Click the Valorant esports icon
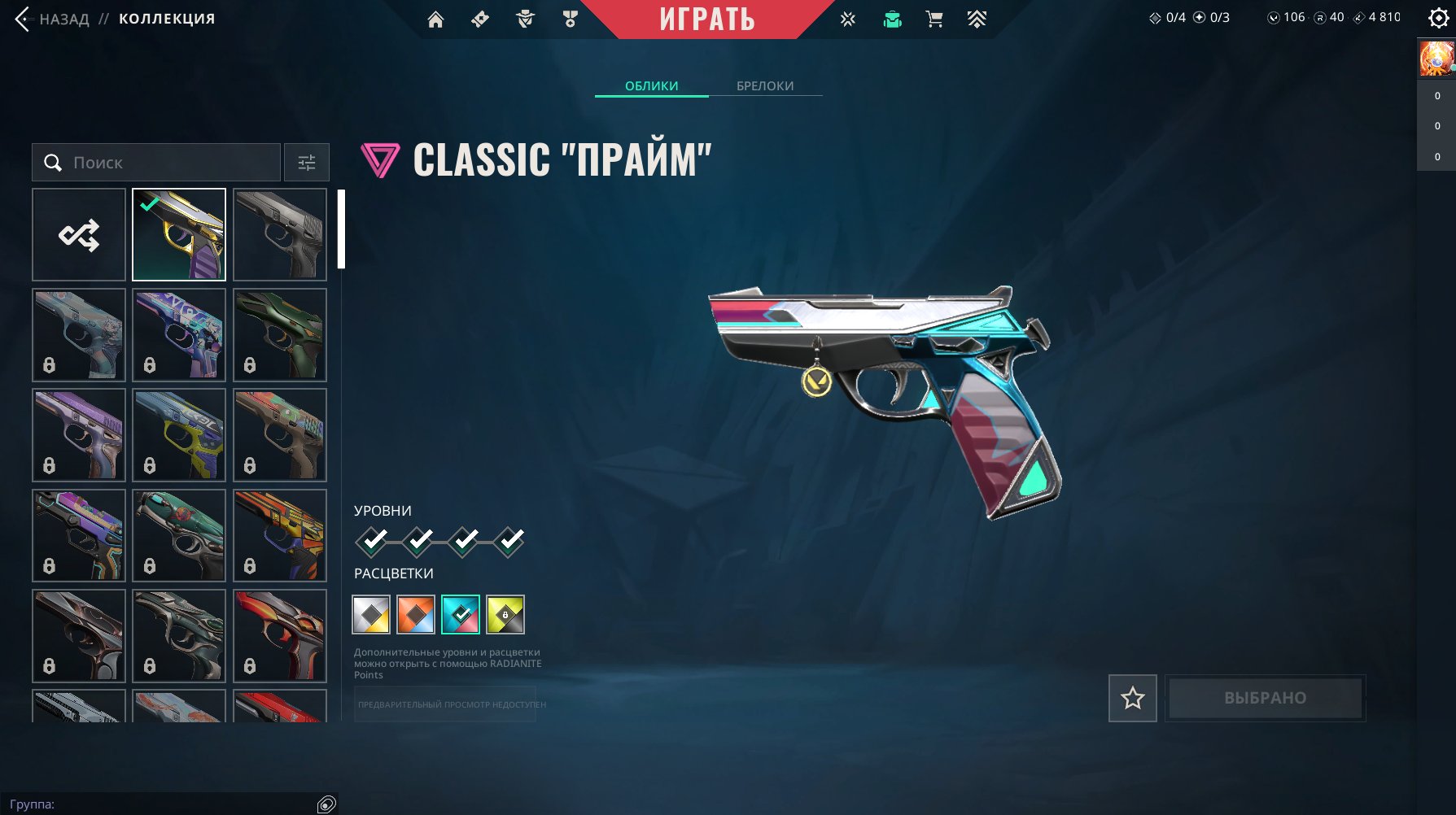Viewport: 1456px width, 815px height. coord(847,19)
